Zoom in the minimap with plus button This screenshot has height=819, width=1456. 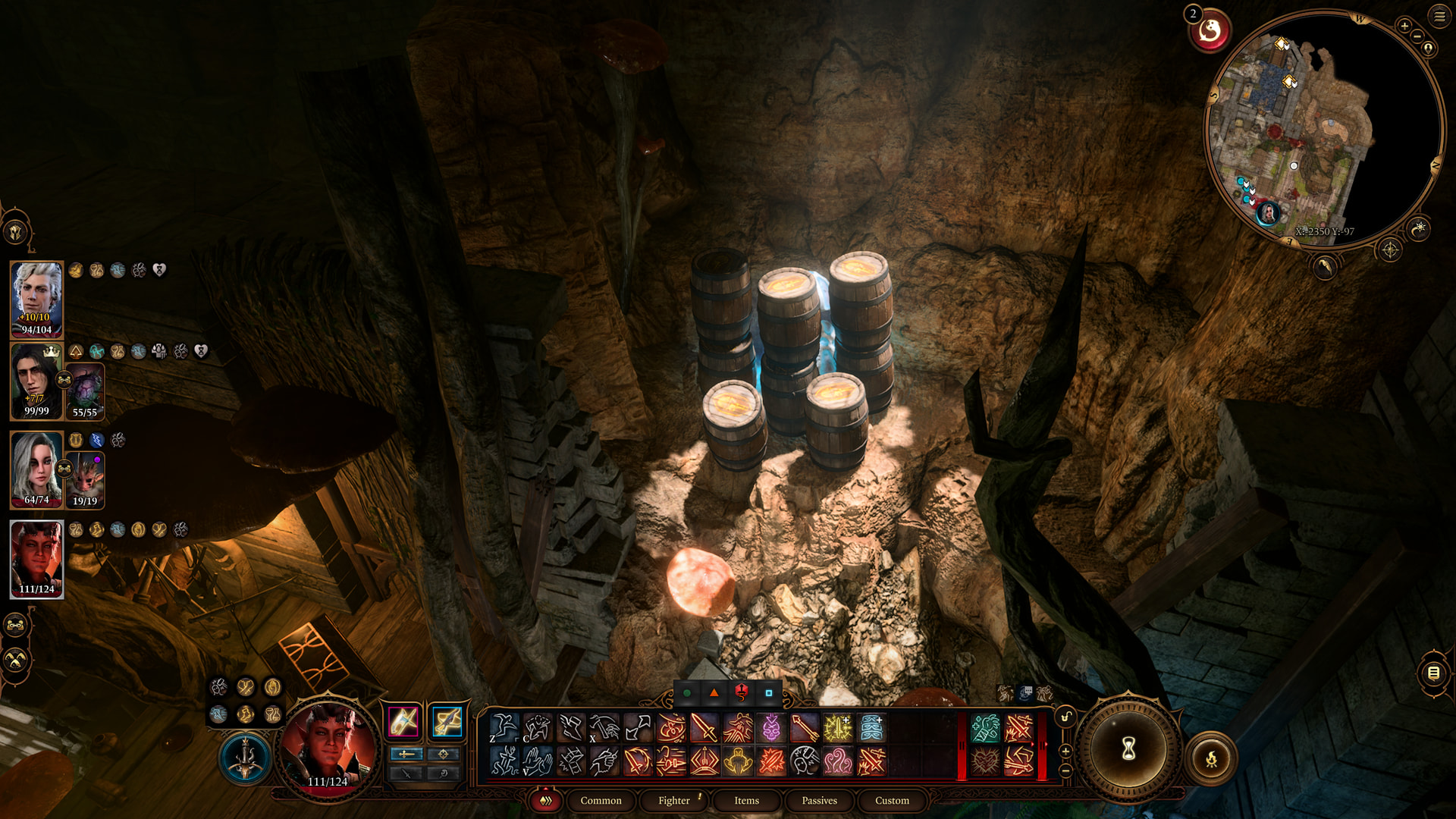(1404, 27)
